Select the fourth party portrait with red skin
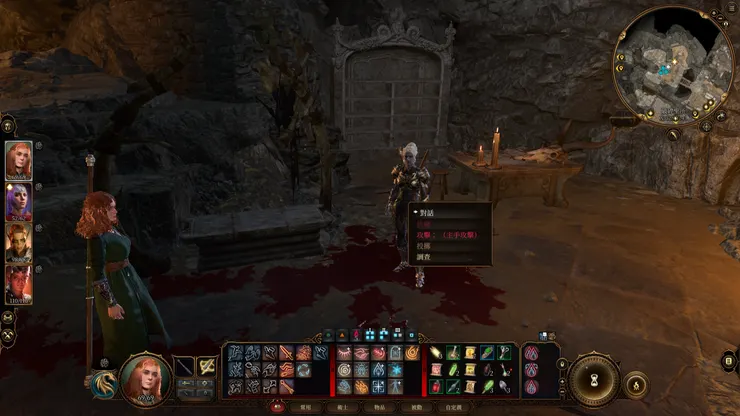This screenshot has height=416, width=740. [19, 284]
